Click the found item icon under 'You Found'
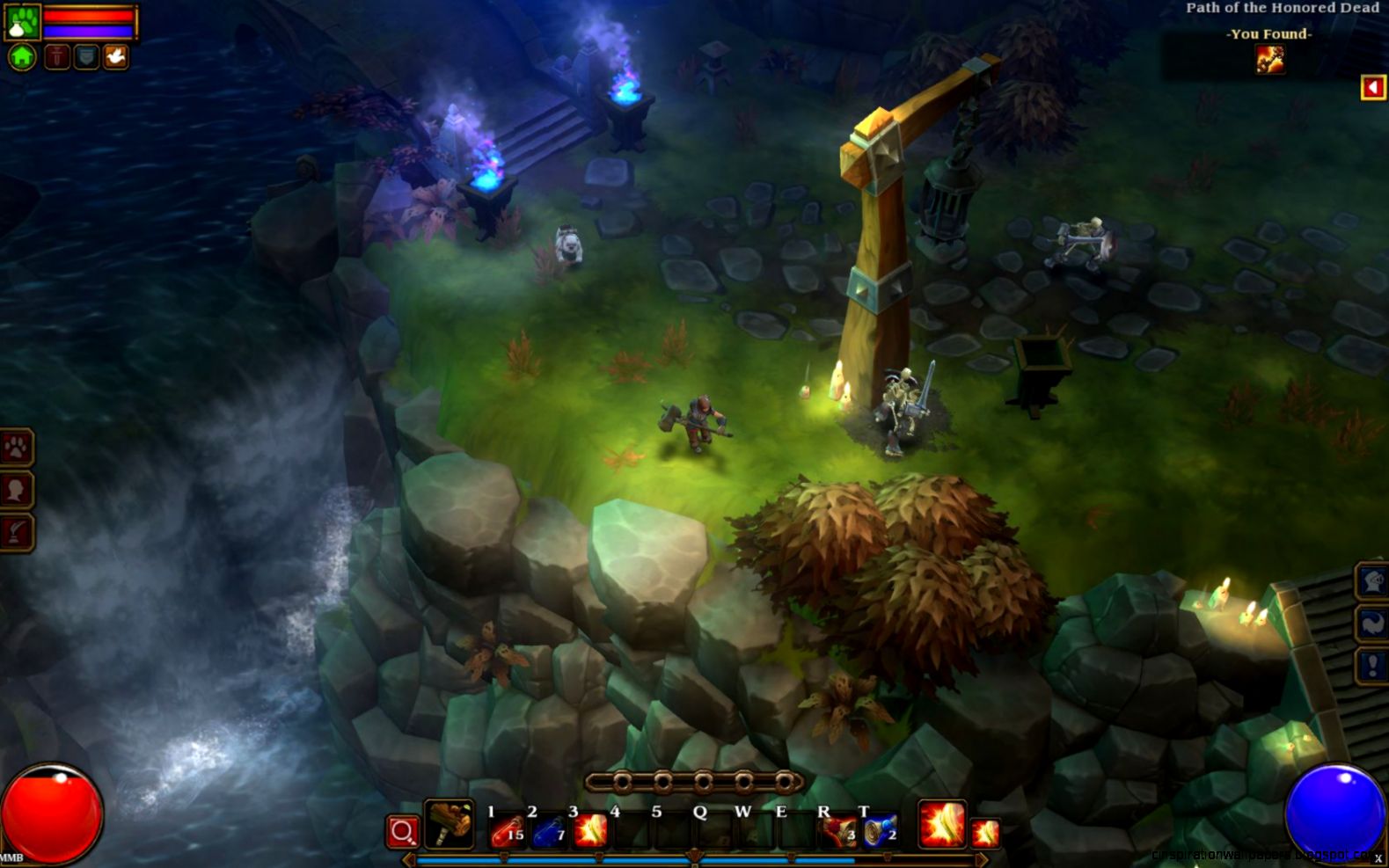Image resolution: width=1389 pixels, height=868 pixels. 1270,59
